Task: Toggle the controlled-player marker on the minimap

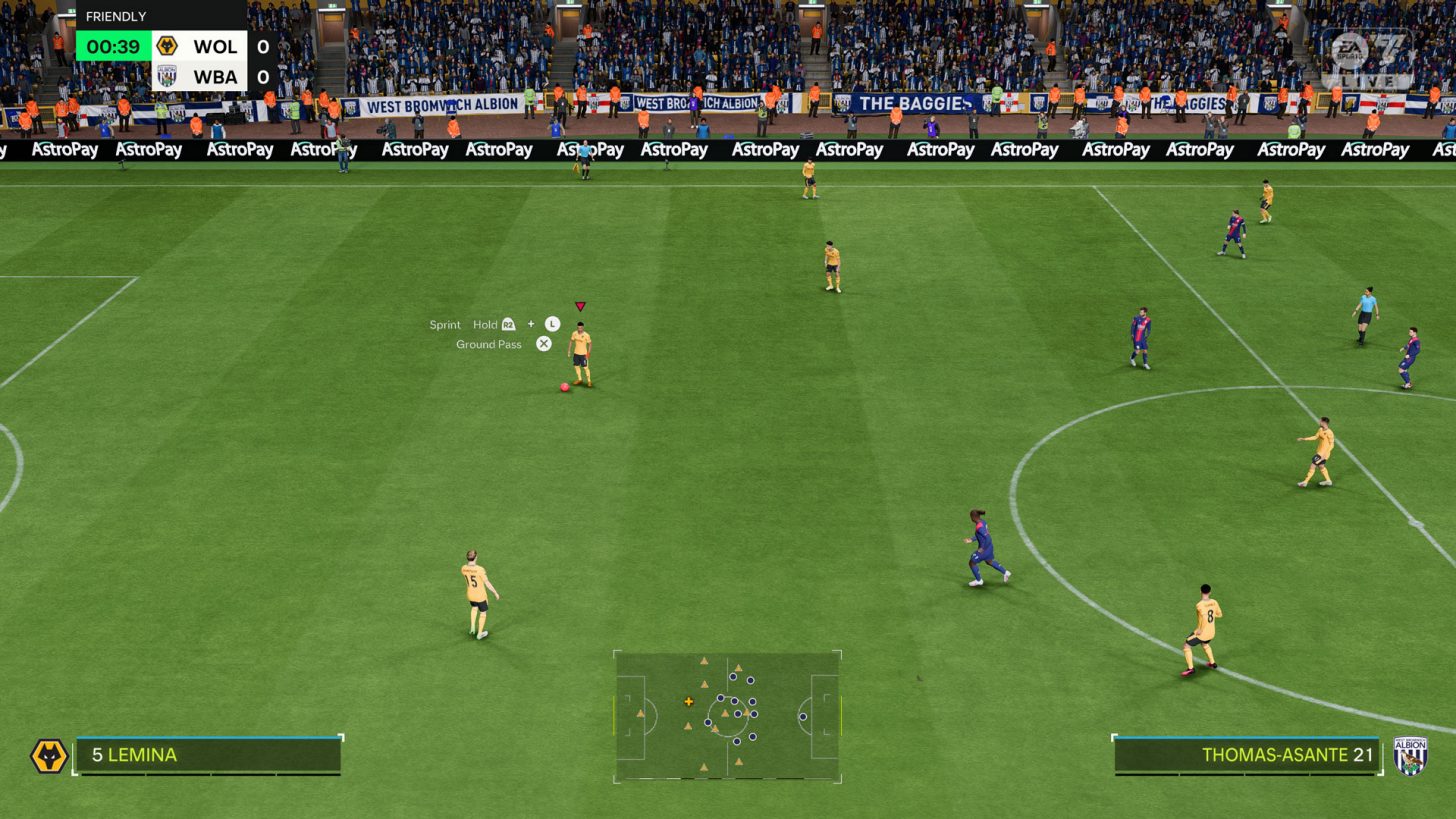Action: click(x=688, y=702)
